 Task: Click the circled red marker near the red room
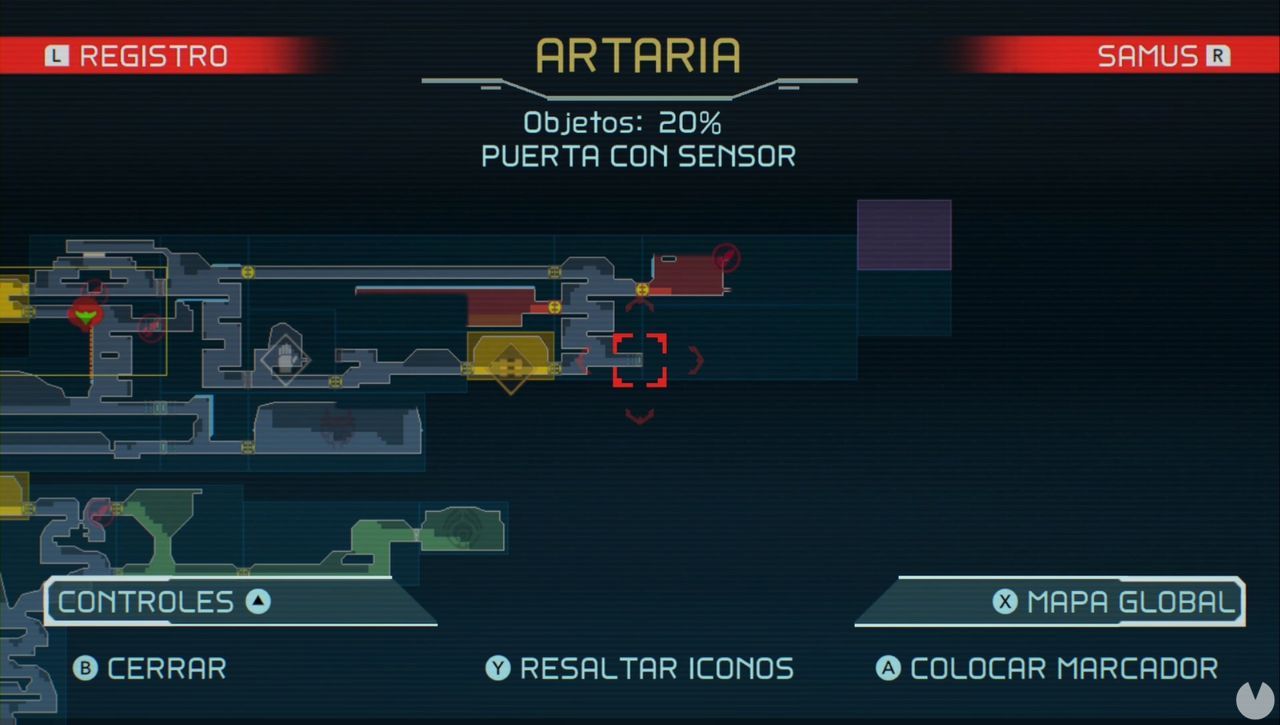727,257
